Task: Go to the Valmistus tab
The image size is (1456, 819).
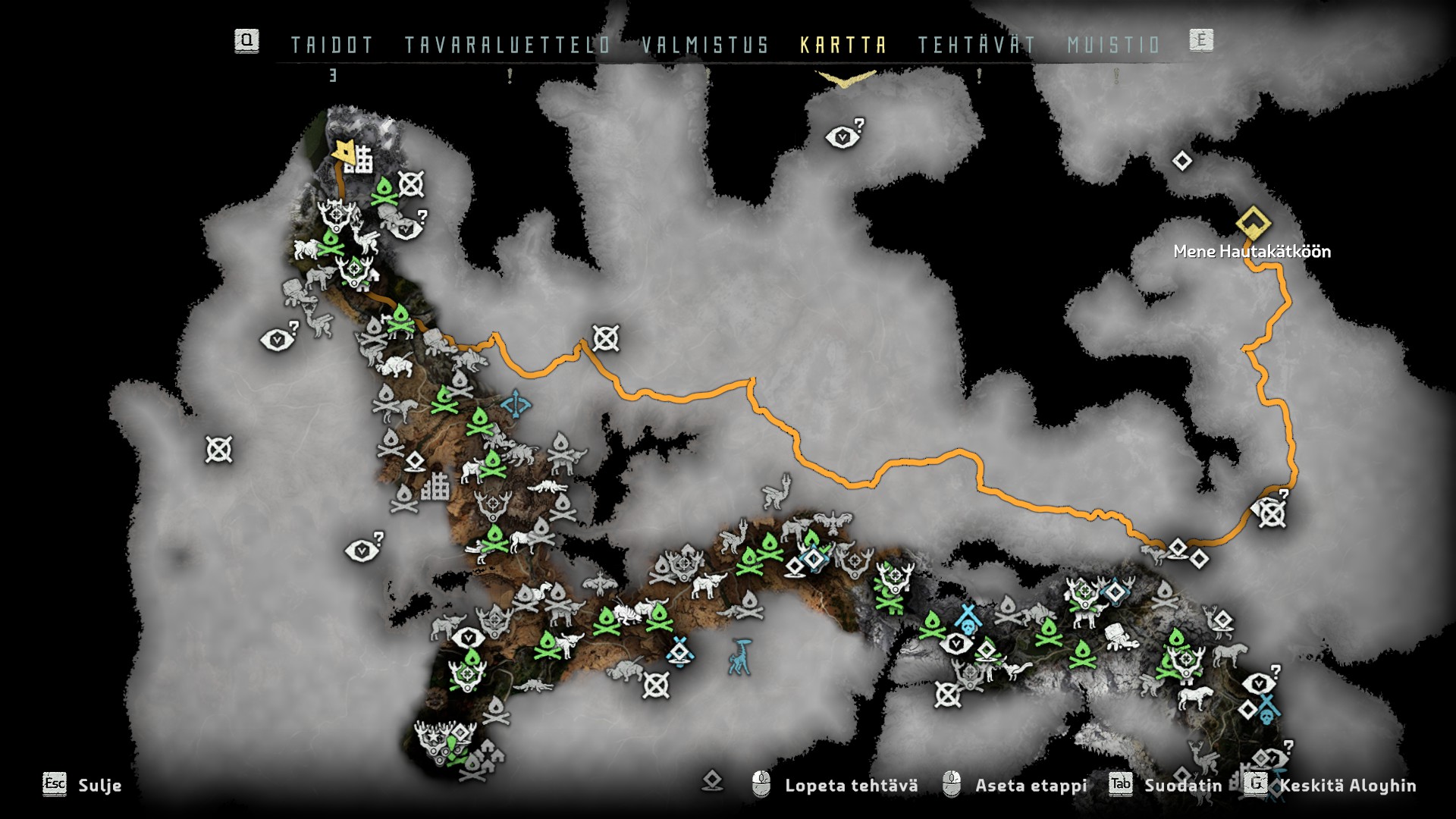Action: (x=705, y=45)
